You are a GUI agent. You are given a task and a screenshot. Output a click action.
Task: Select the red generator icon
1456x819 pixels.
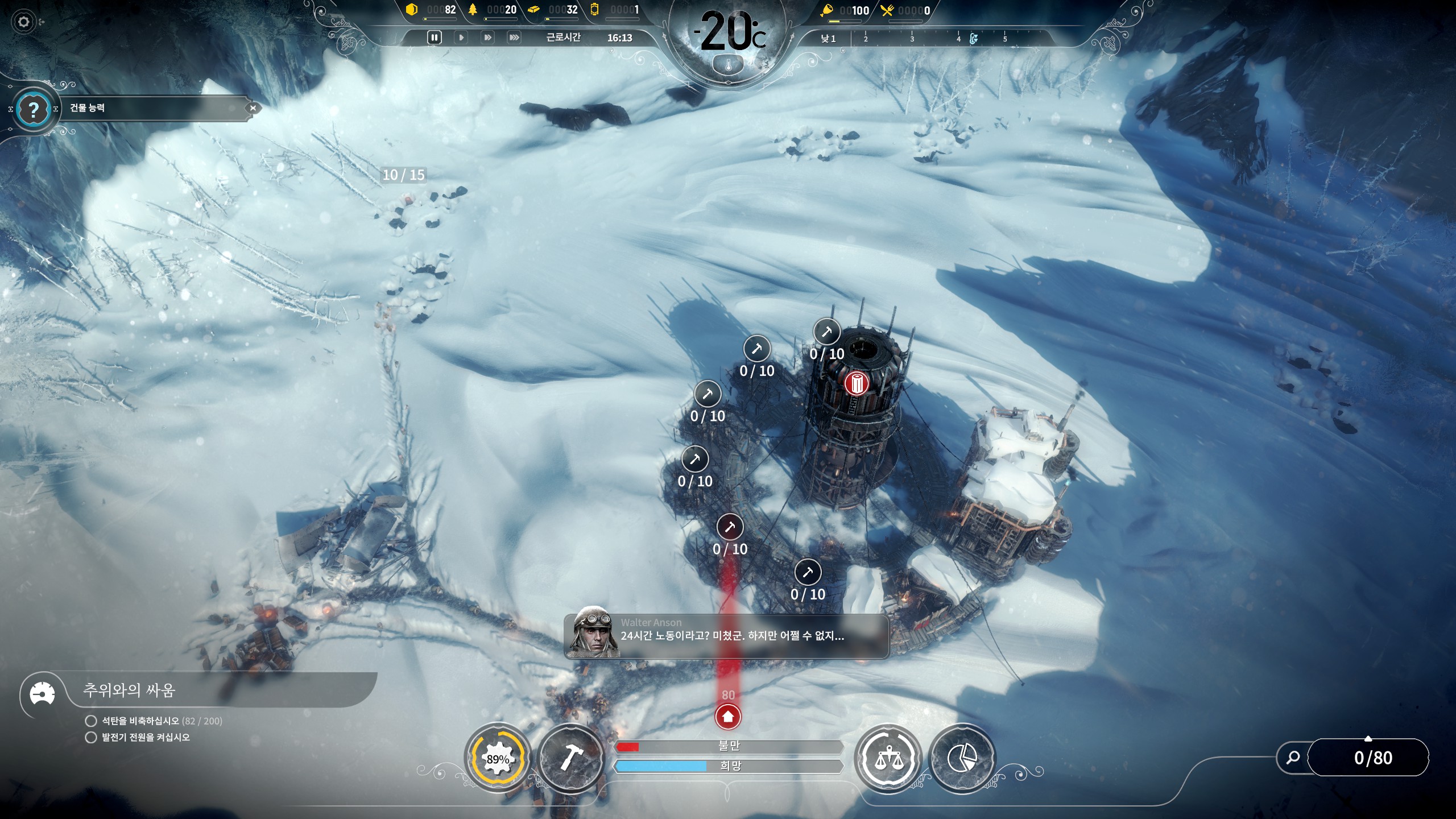point(855,384)
